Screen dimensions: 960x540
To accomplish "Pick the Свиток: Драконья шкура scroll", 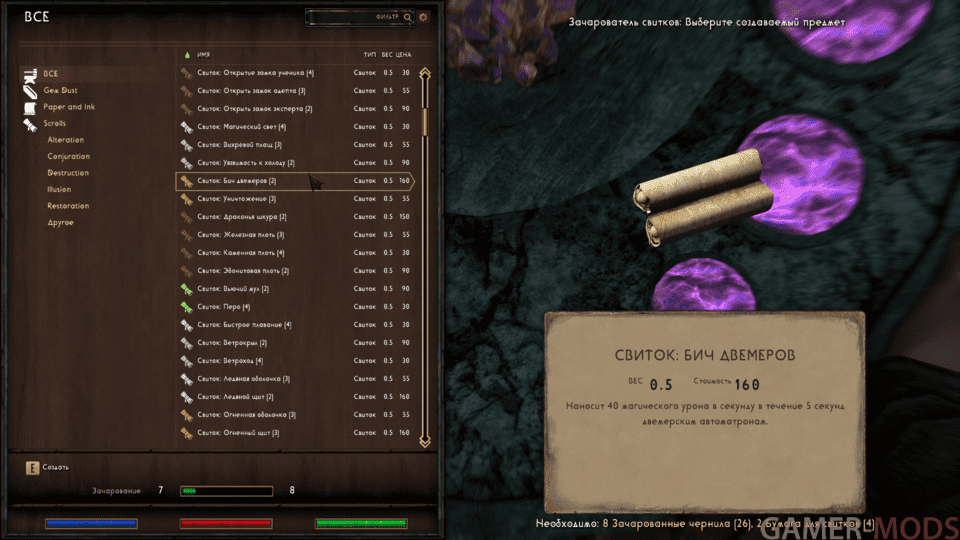I will point(241,217).
